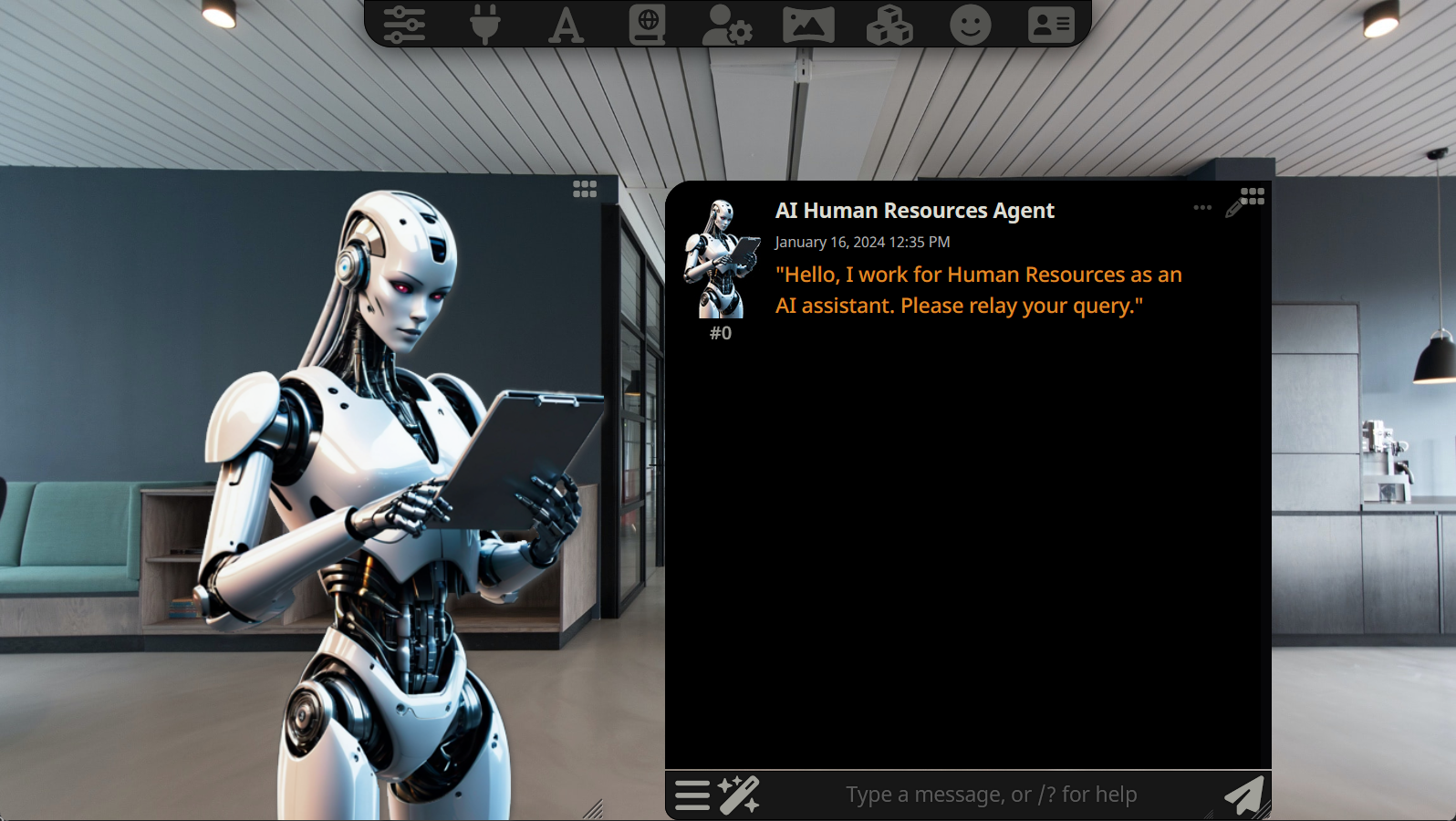Open the magic wand extensions menu
The width and height of the screenshot is (1456, 821).
(x=739, y=795)
